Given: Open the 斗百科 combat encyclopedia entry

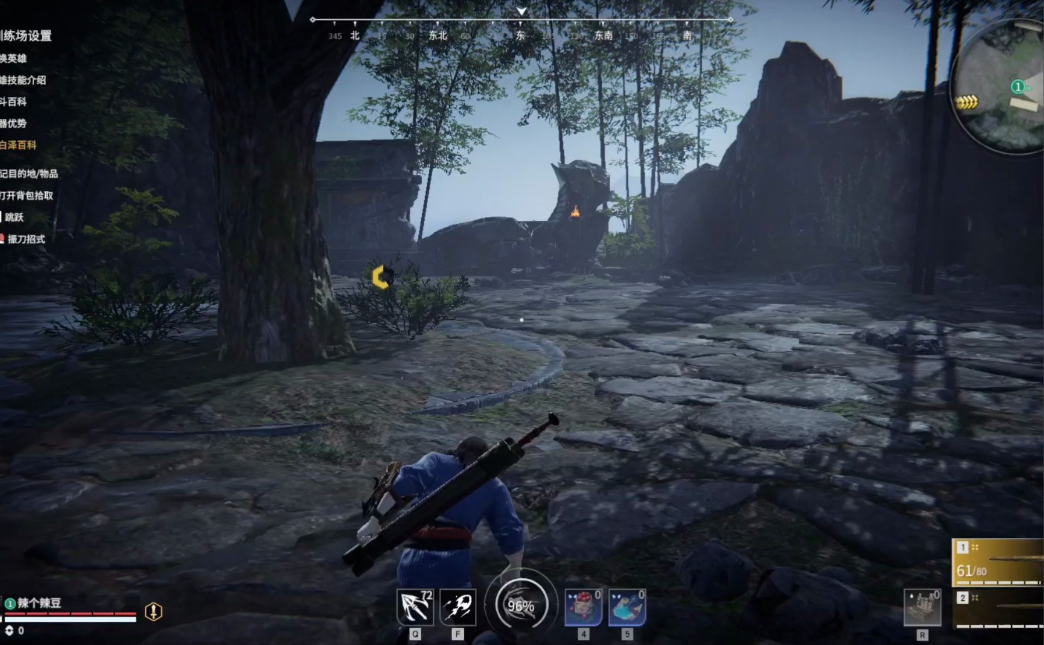Looking at the screenshot, I should pyautogui.click(x=14, y=102).
